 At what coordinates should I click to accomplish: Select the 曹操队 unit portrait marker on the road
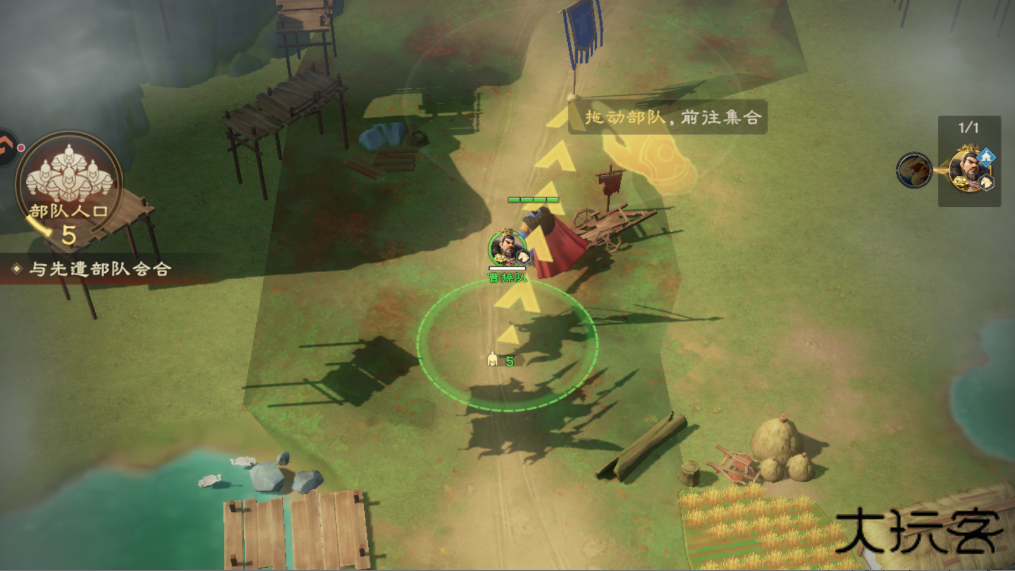[x=507, y=246]
